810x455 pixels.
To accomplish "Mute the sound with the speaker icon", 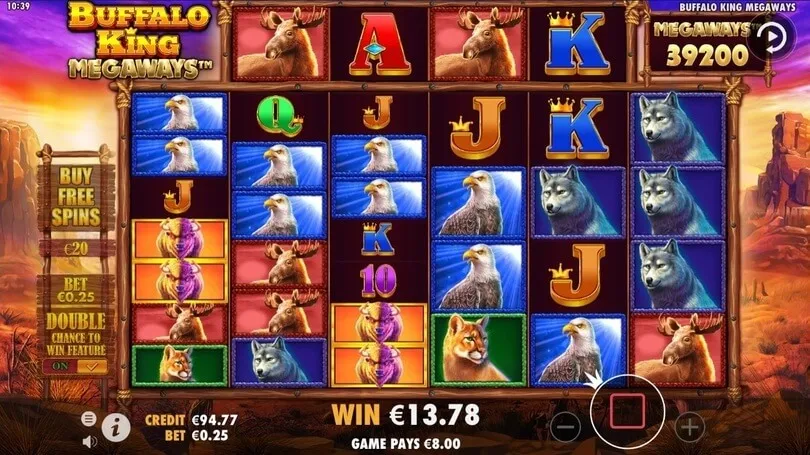I will [88, 439].
